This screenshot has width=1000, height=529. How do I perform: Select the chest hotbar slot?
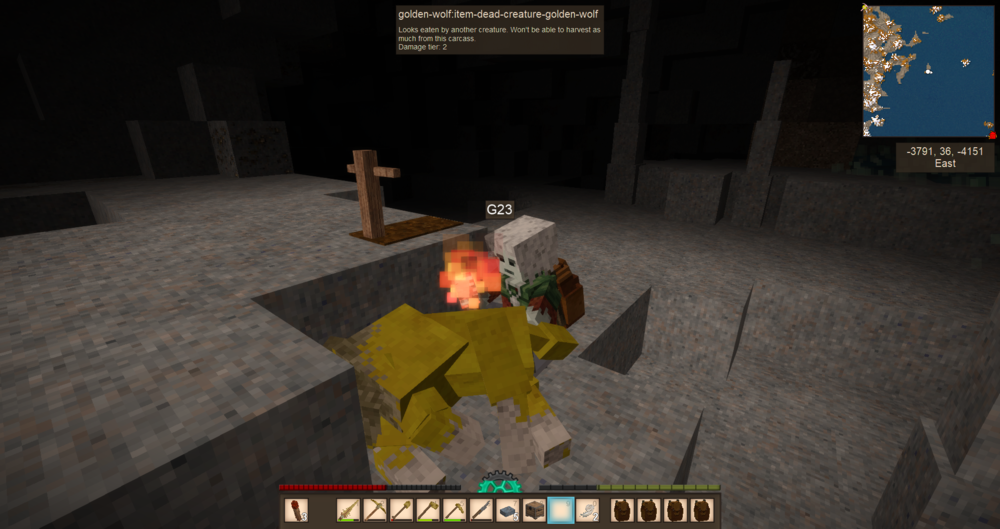point(534,510)
